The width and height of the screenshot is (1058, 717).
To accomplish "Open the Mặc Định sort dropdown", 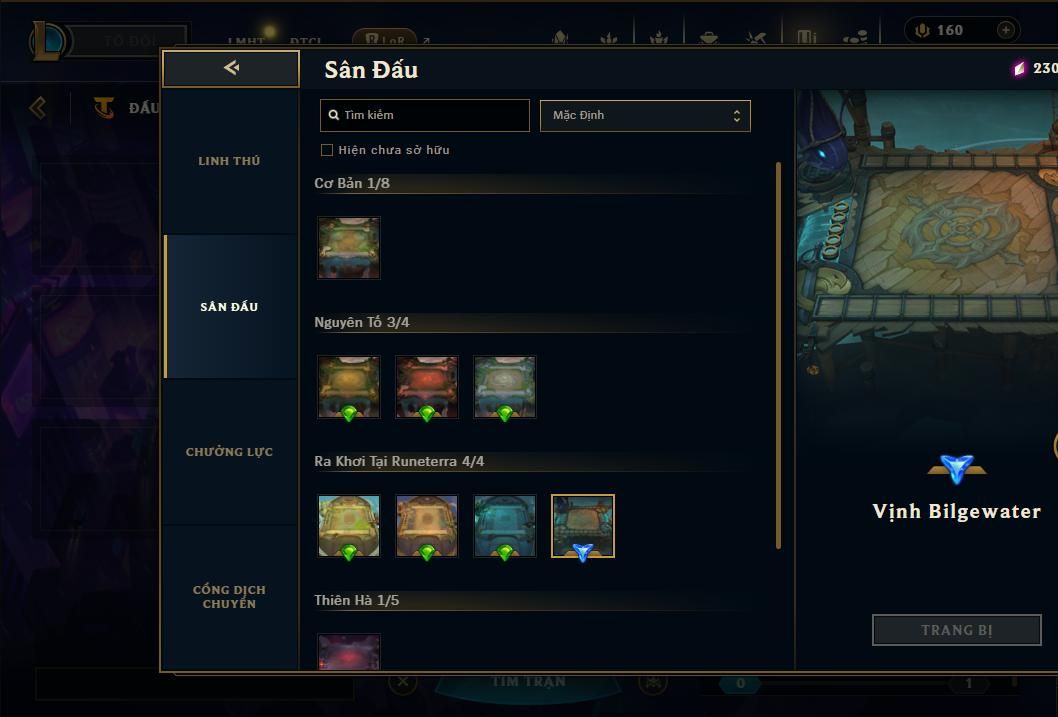I will [645, 115].
